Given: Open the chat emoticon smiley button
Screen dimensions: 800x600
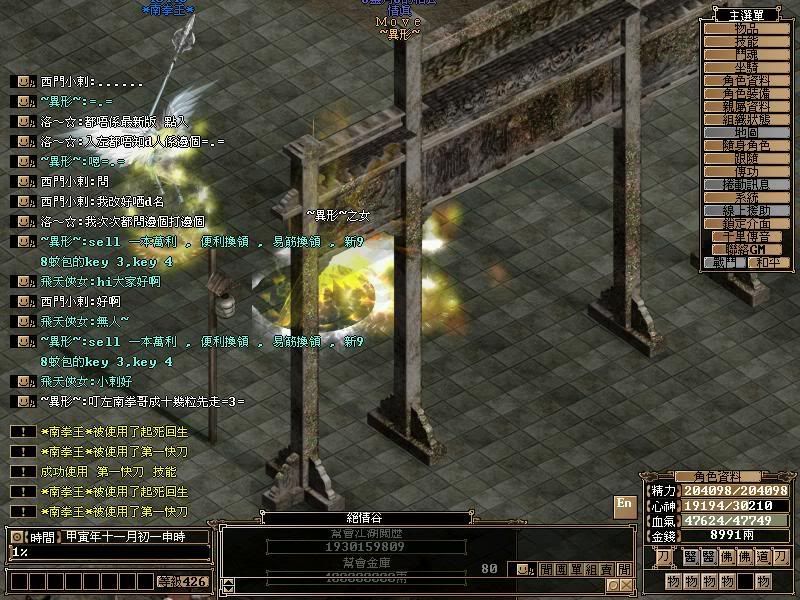Looking at the screenshot, I should [x=524, y=569].
